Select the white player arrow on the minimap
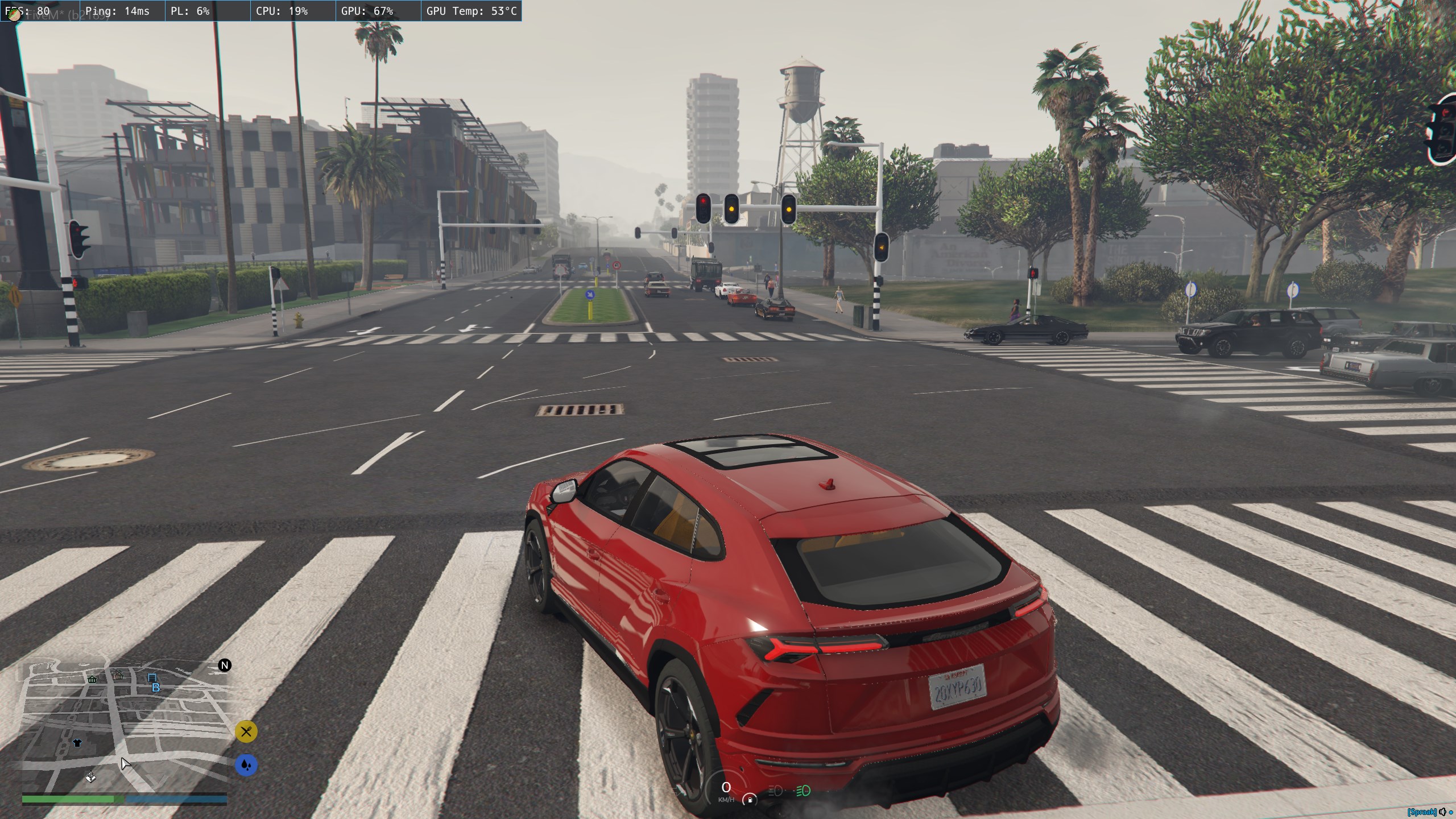Screen dimensions: 1456x819 125,763
